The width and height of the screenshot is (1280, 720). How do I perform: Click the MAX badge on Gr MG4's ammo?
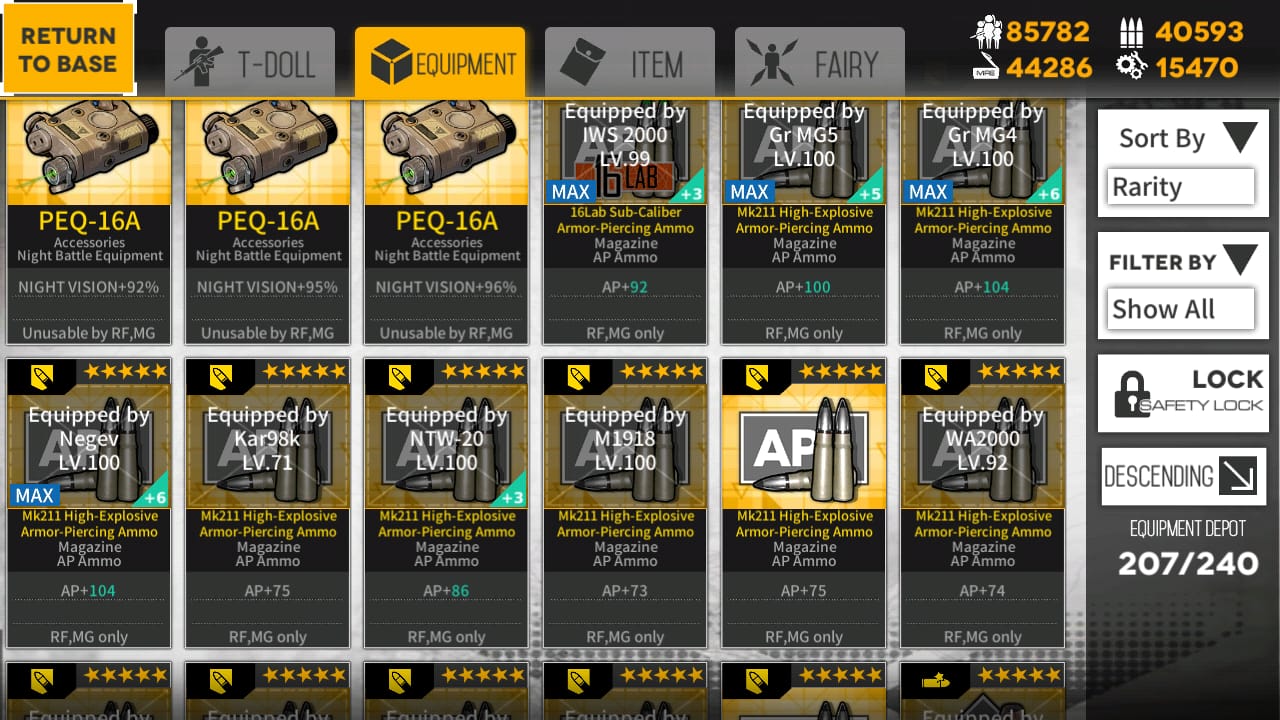929,191
